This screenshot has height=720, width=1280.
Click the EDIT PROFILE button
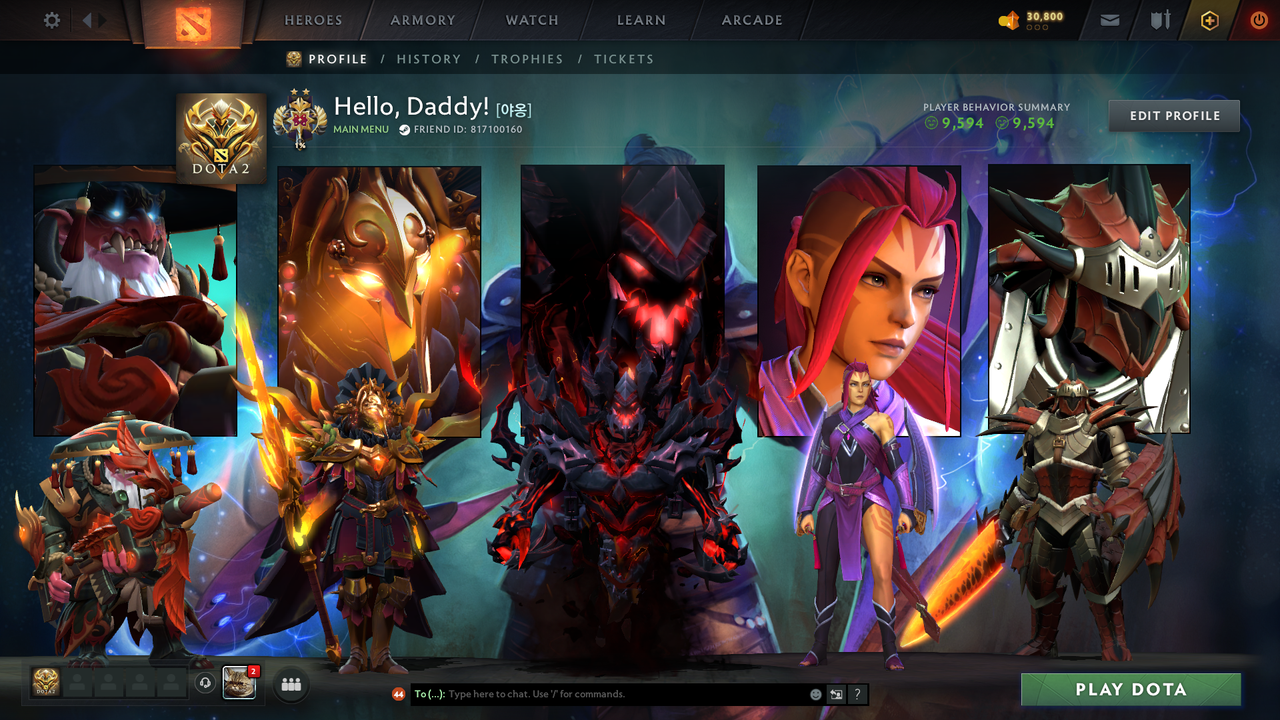(x=1173, y=115)
